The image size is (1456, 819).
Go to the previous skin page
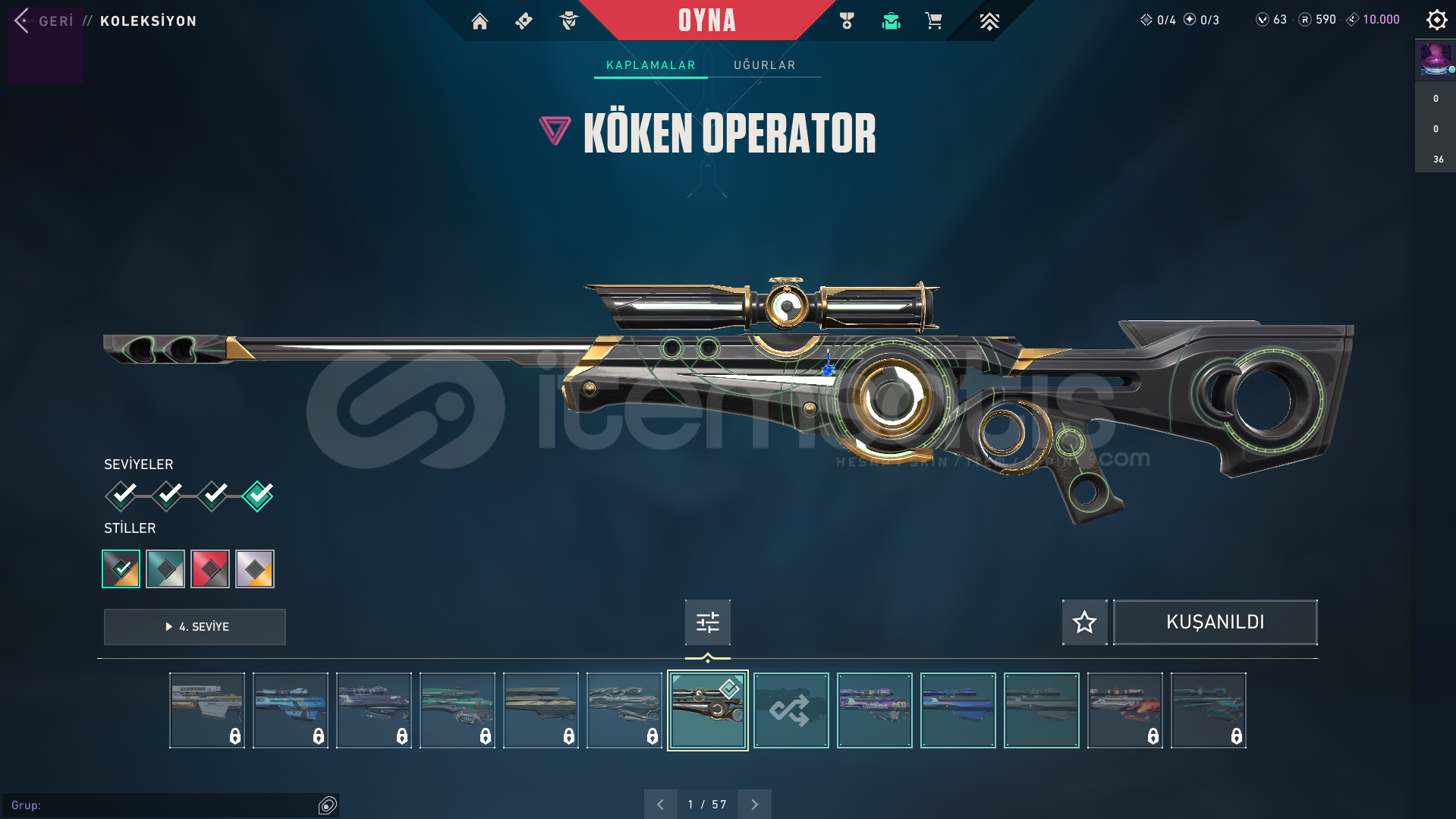(660, 804)
